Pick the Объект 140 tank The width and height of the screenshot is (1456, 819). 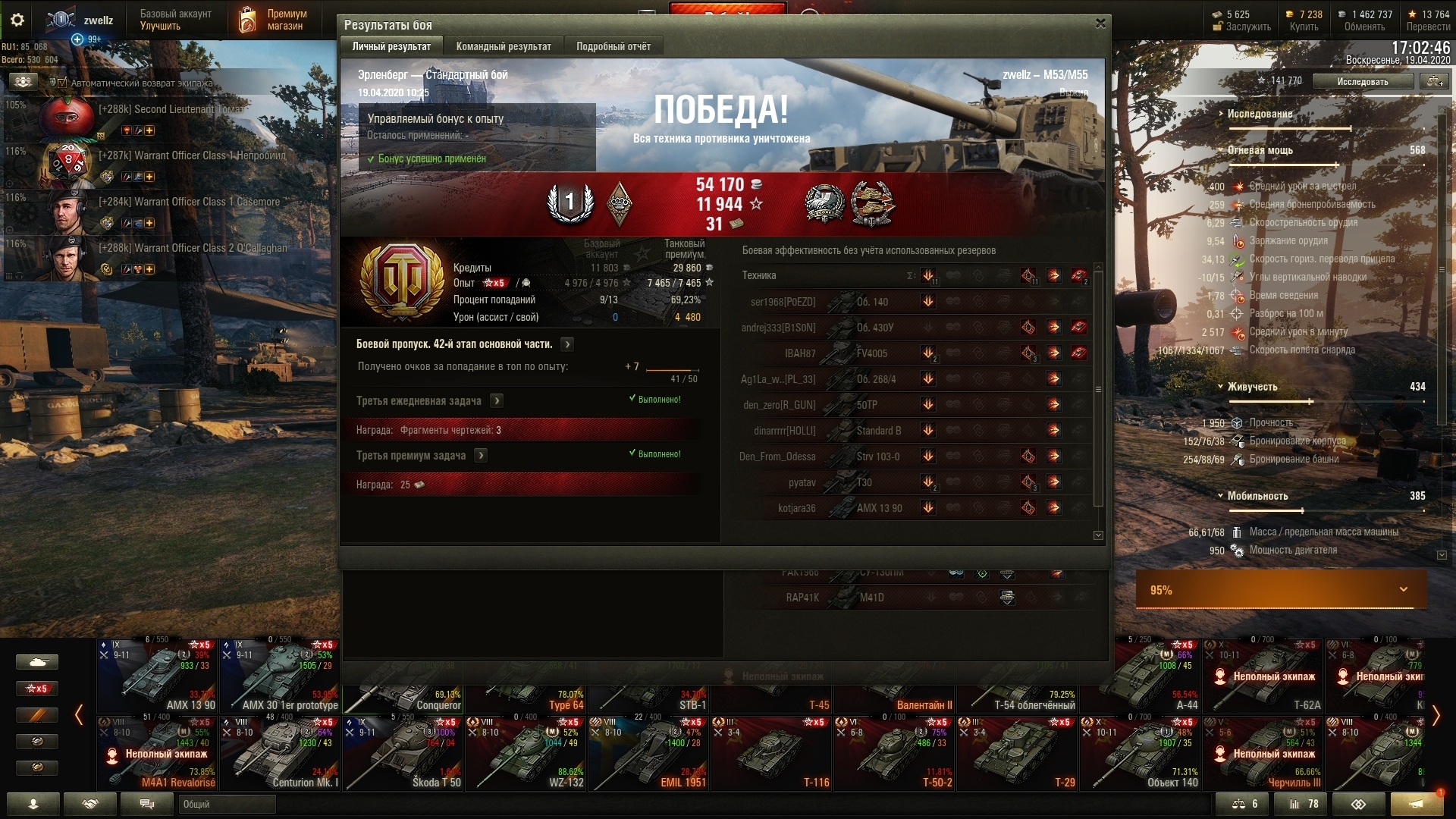1140,753
